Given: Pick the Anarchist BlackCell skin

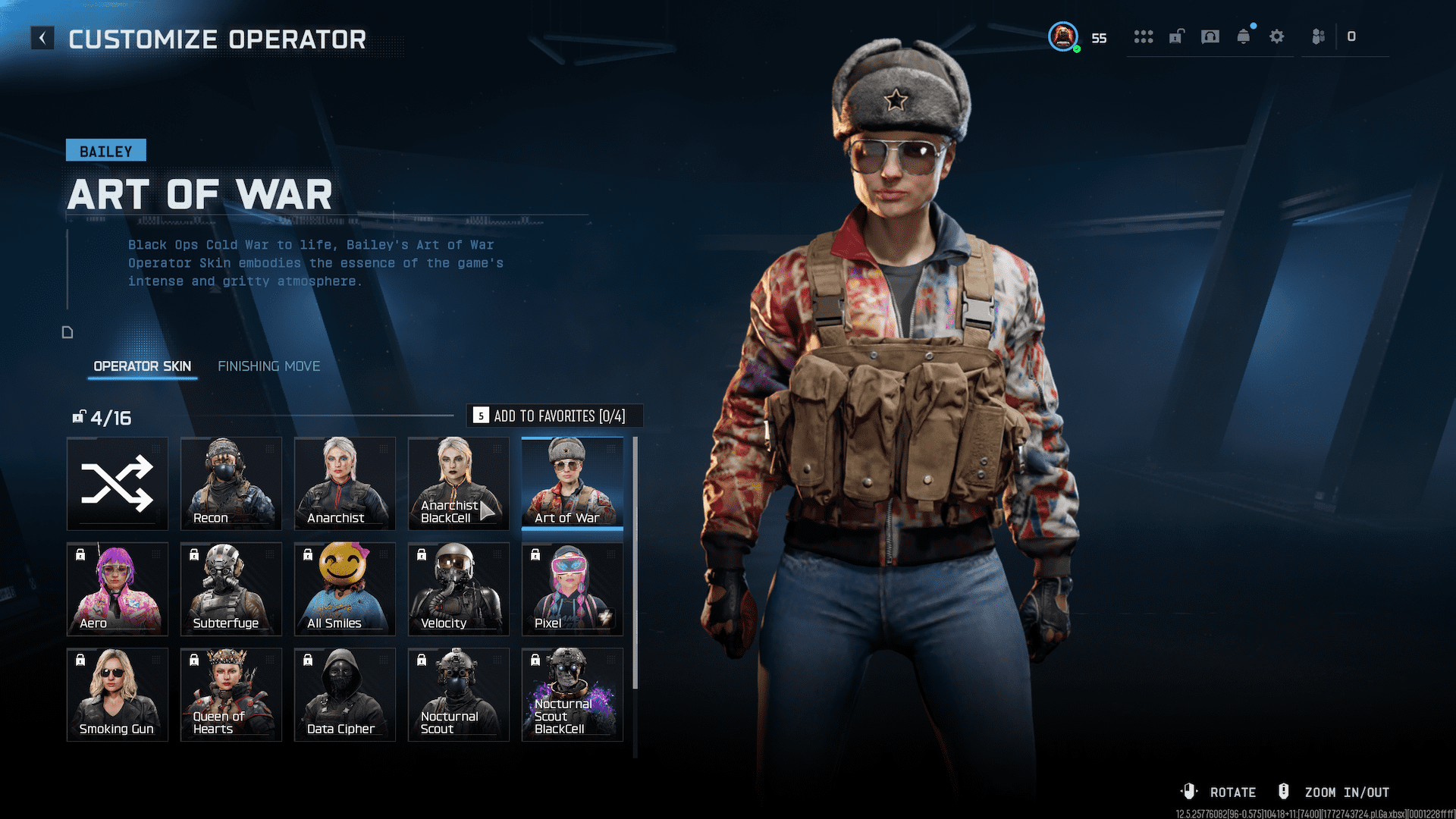Looking at the screenshot, I should point(459,484).
